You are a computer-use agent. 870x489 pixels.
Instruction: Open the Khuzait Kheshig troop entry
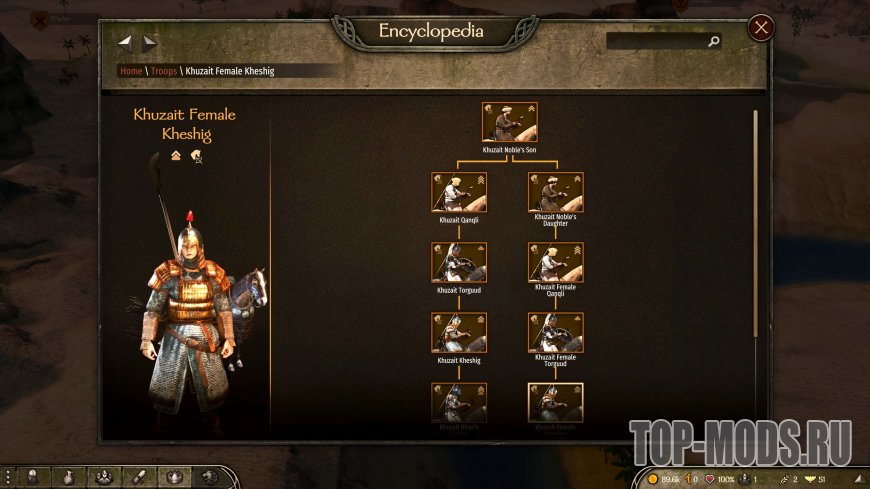(459, 332)
